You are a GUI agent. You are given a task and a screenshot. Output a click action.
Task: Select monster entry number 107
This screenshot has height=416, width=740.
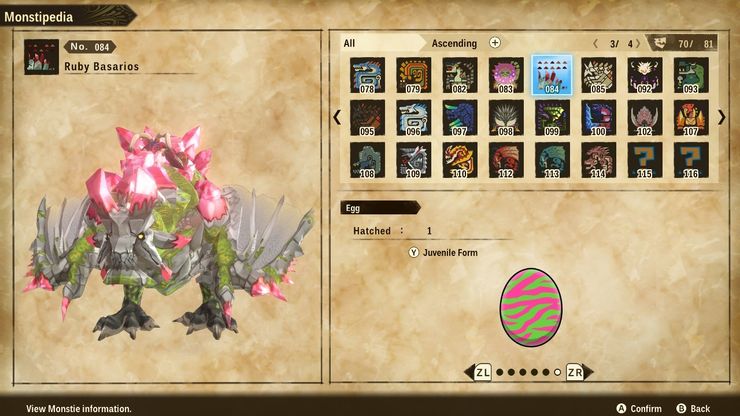coord(691,117)
